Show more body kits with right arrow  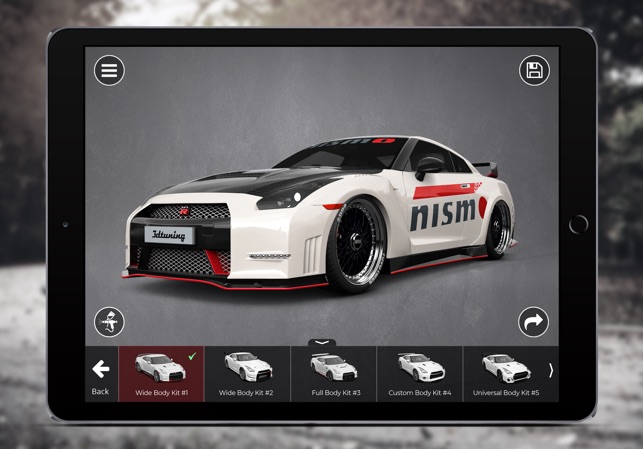pos(551,370)
